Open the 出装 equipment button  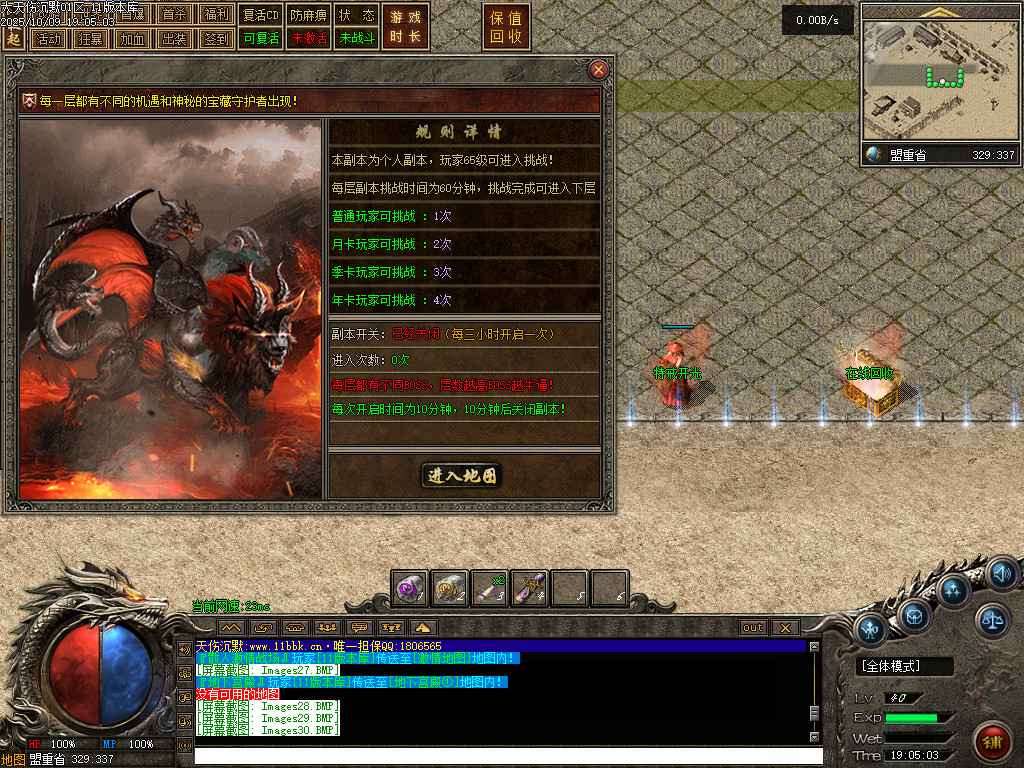coord(173,39)
